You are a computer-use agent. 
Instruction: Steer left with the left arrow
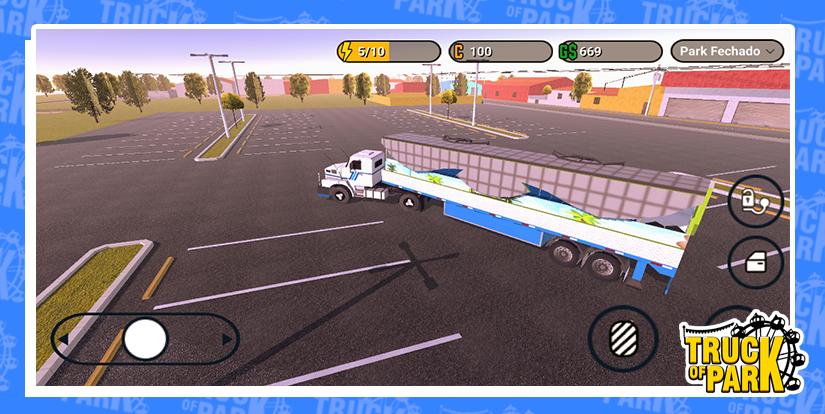(x=63, y=340)
